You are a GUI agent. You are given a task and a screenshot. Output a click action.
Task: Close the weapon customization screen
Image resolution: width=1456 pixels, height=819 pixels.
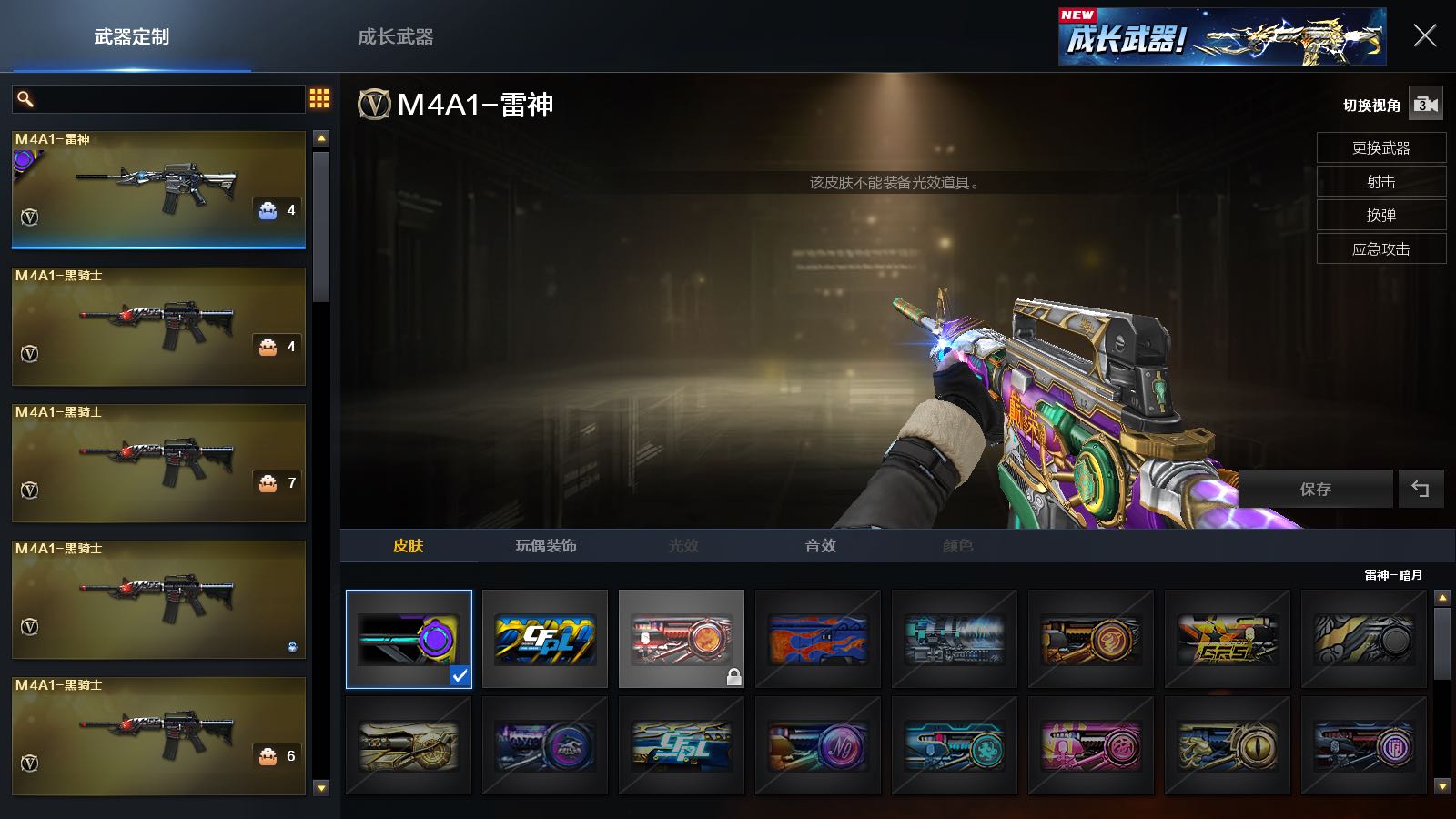(x=1424, y=36)
